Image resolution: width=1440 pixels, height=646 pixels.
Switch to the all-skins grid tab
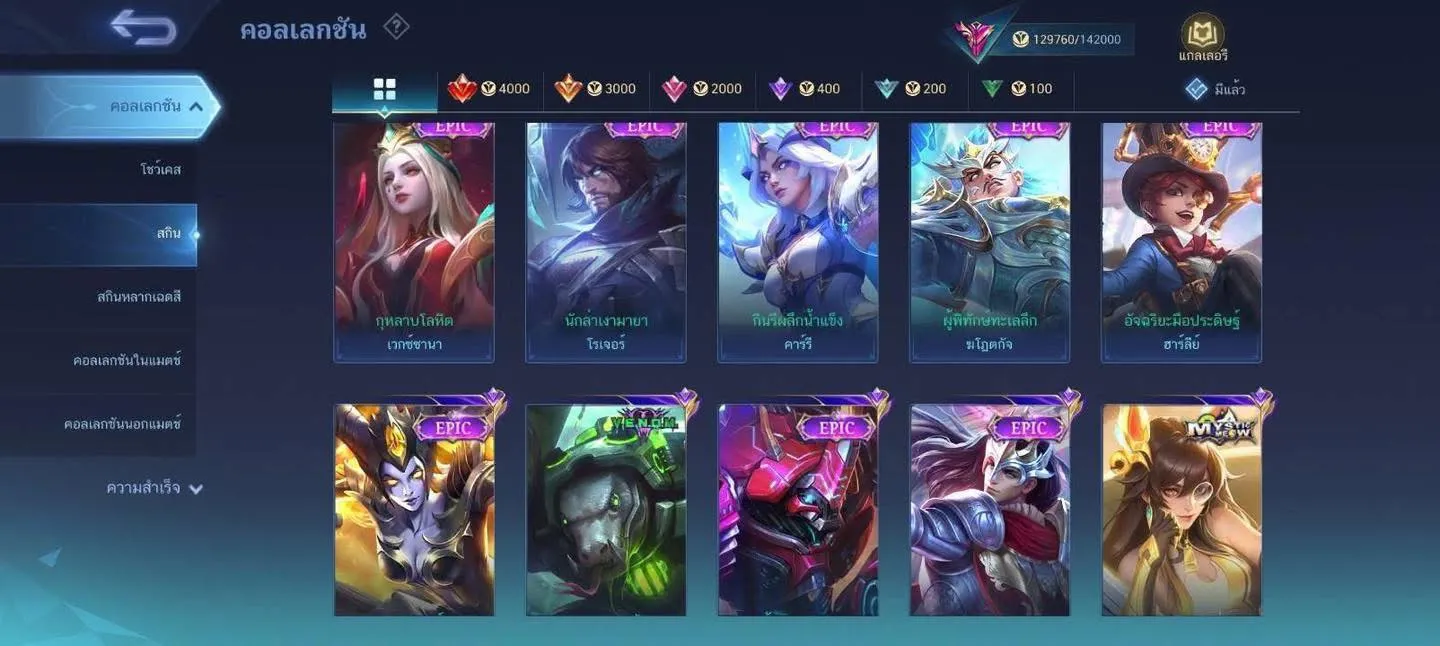tap(385, 89)
